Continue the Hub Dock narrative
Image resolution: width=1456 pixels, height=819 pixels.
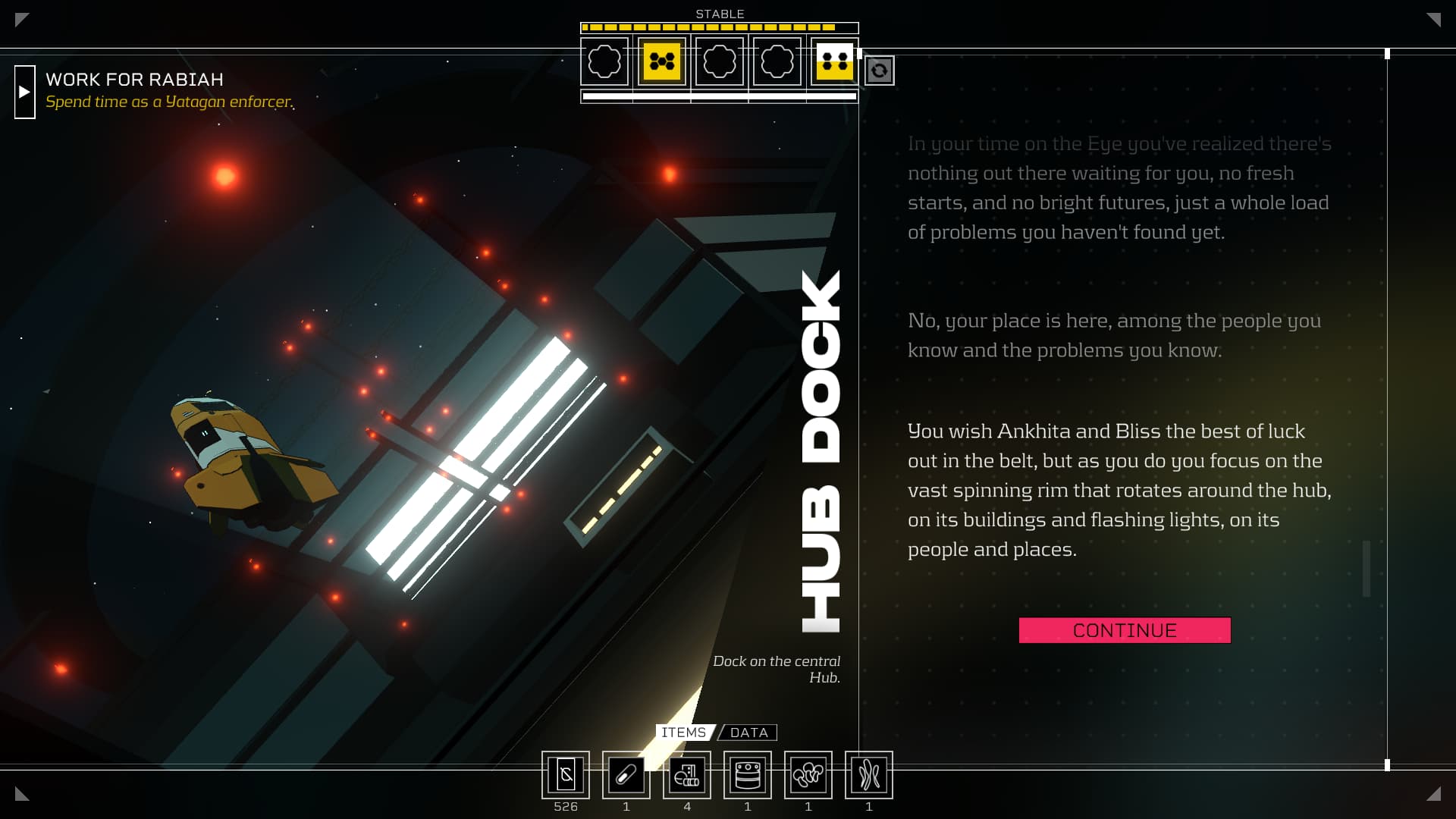click(x=1124, y=630)
